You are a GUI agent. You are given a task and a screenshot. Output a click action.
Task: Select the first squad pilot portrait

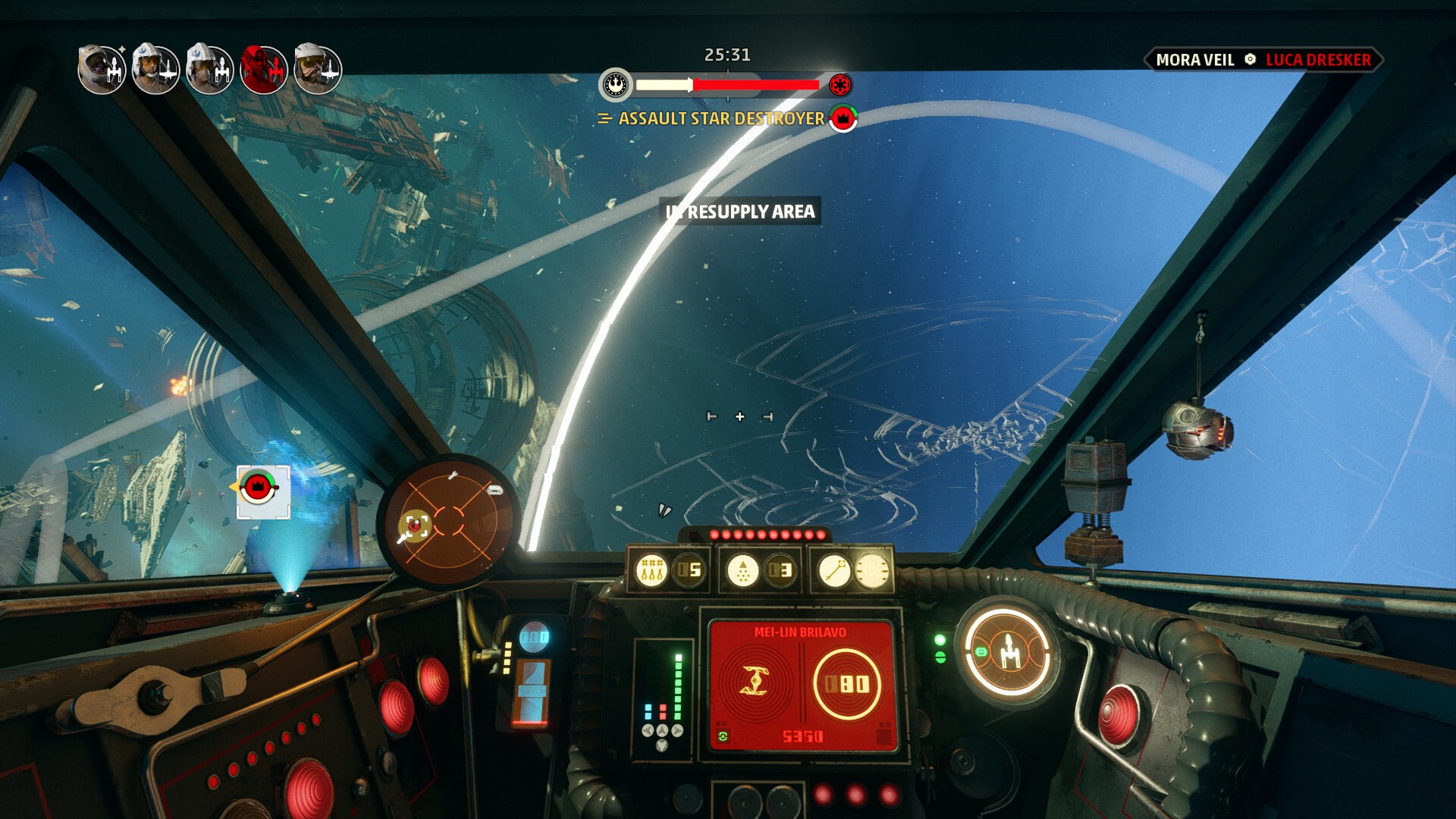(x=102, y=70)
